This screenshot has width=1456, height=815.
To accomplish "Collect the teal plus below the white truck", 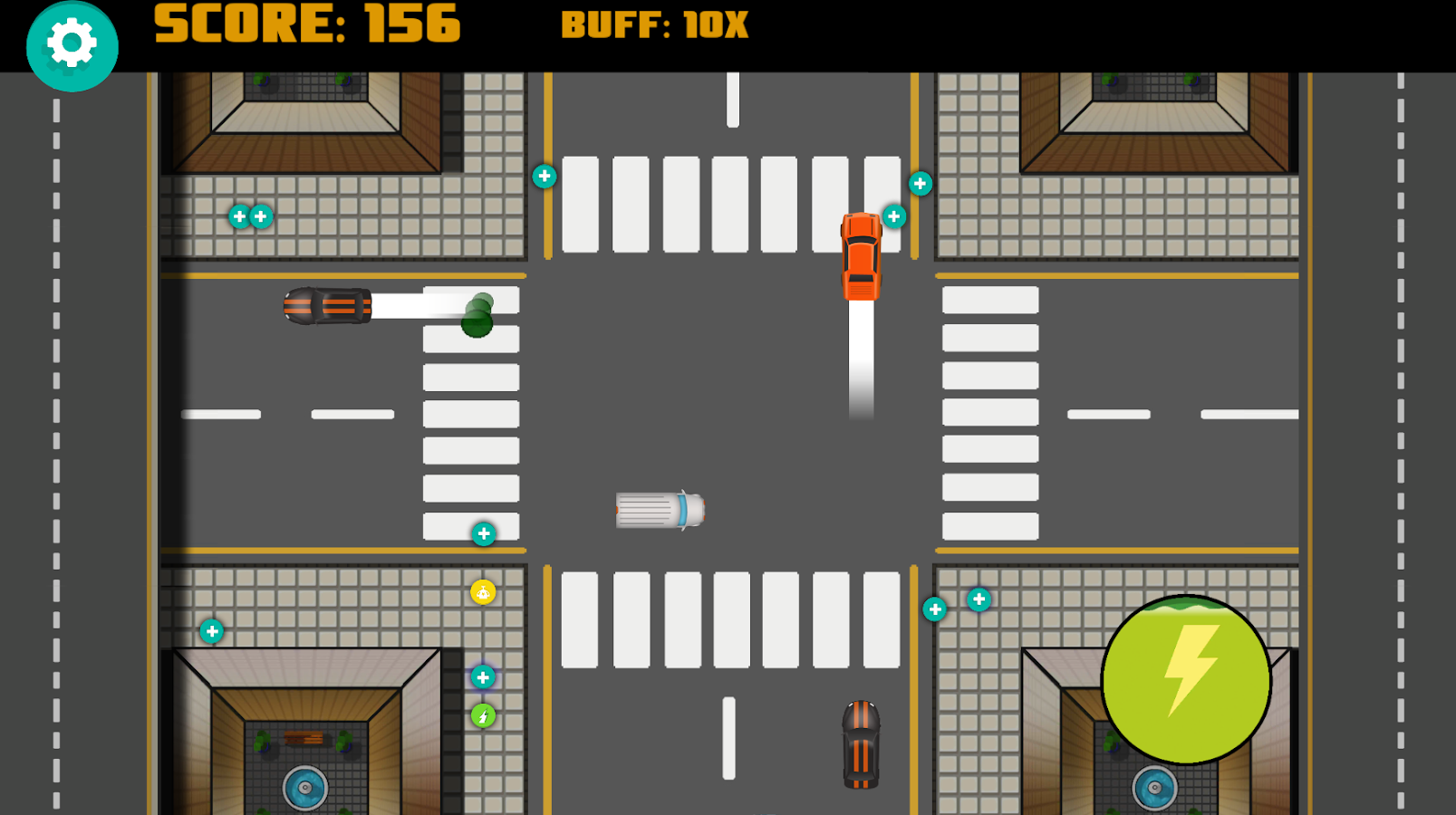I will pyautogui.click(x=482, y=532).
